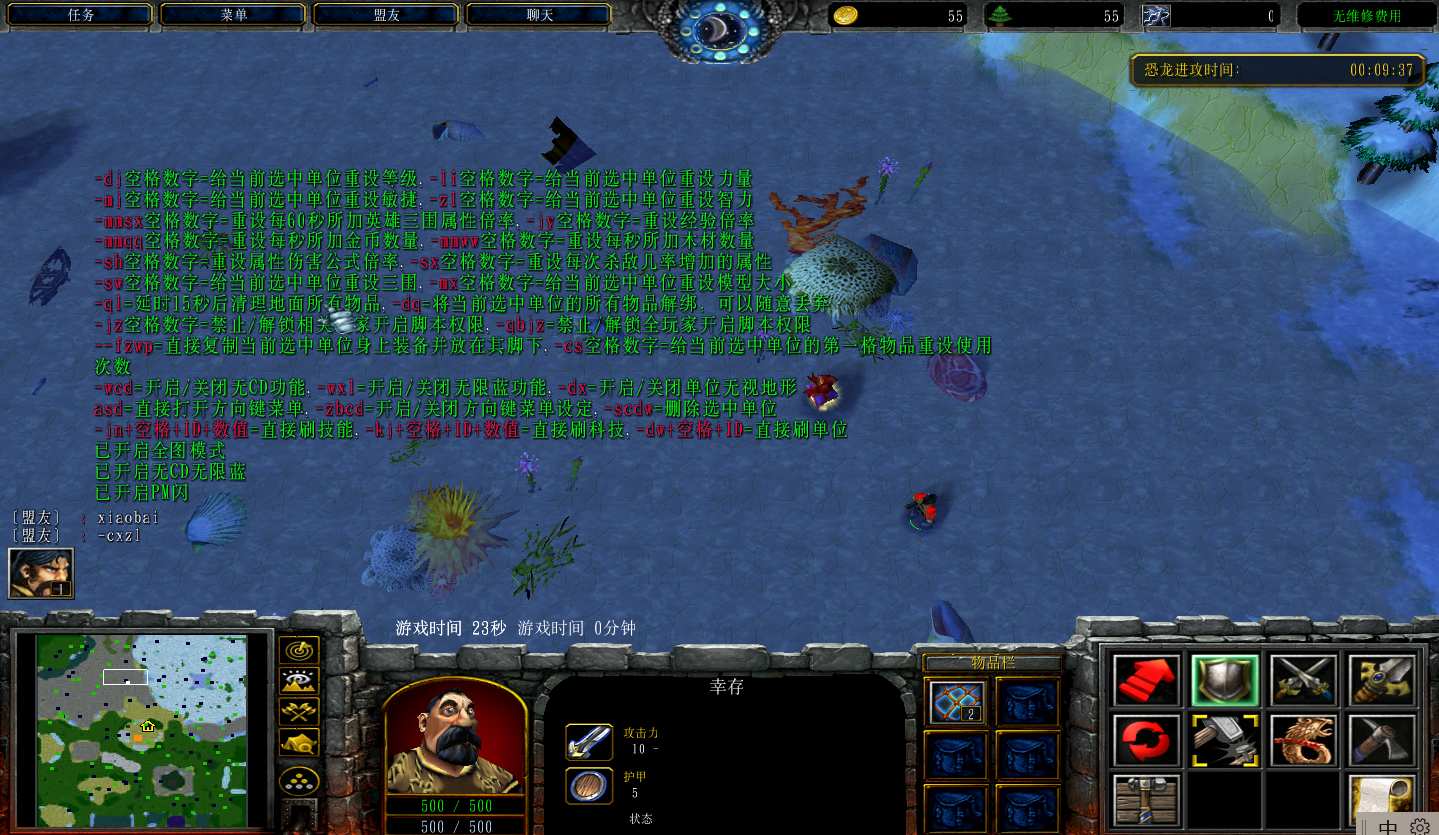Open the input method settings gear
The image size is (1439, 835).
point(1419,826)
